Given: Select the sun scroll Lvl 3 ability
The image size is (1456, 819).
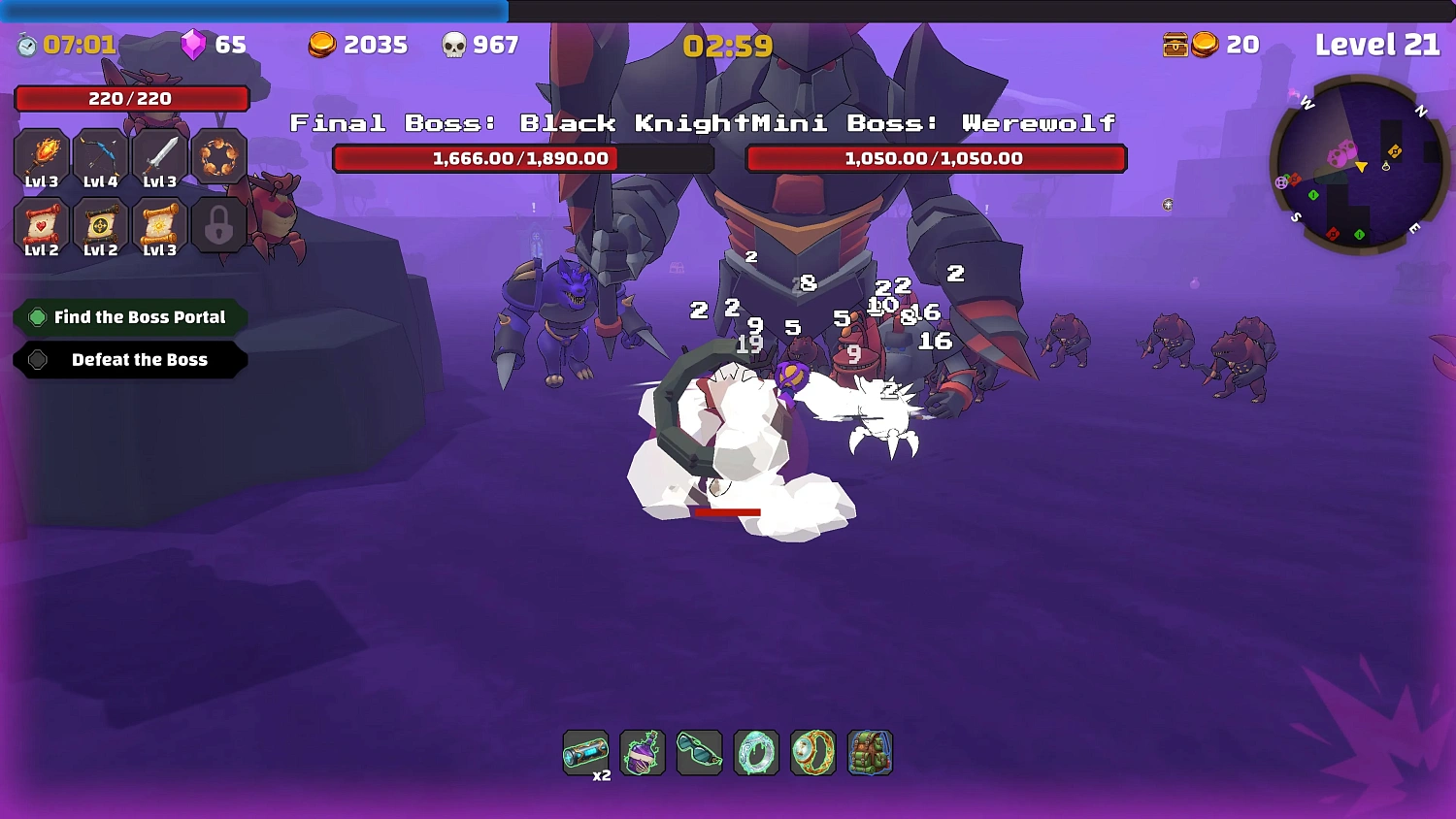Looking at the screenshot, I should [x=159, y=225].
